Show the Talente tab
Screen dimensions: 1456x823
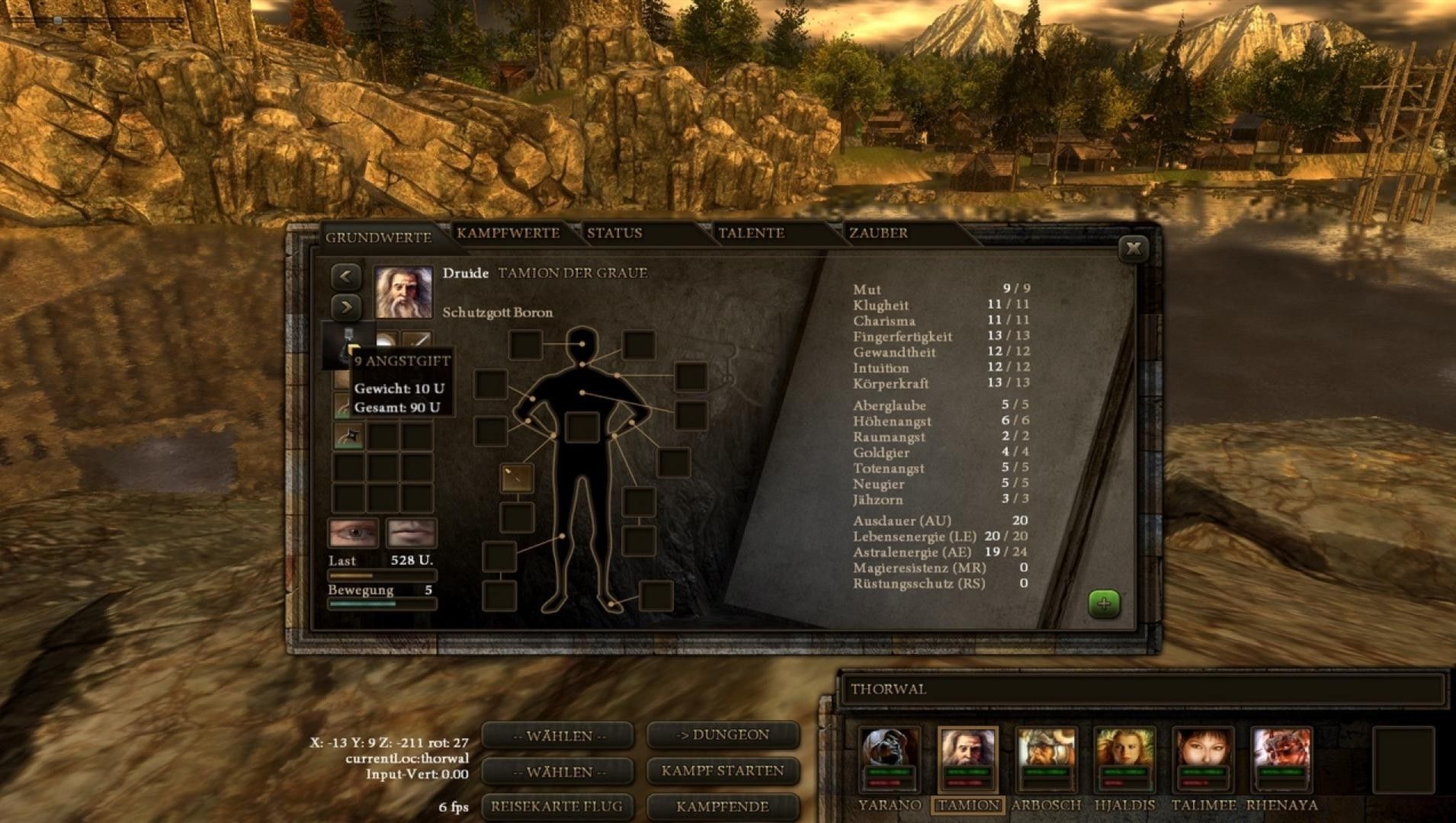click(x=751, y=233)
